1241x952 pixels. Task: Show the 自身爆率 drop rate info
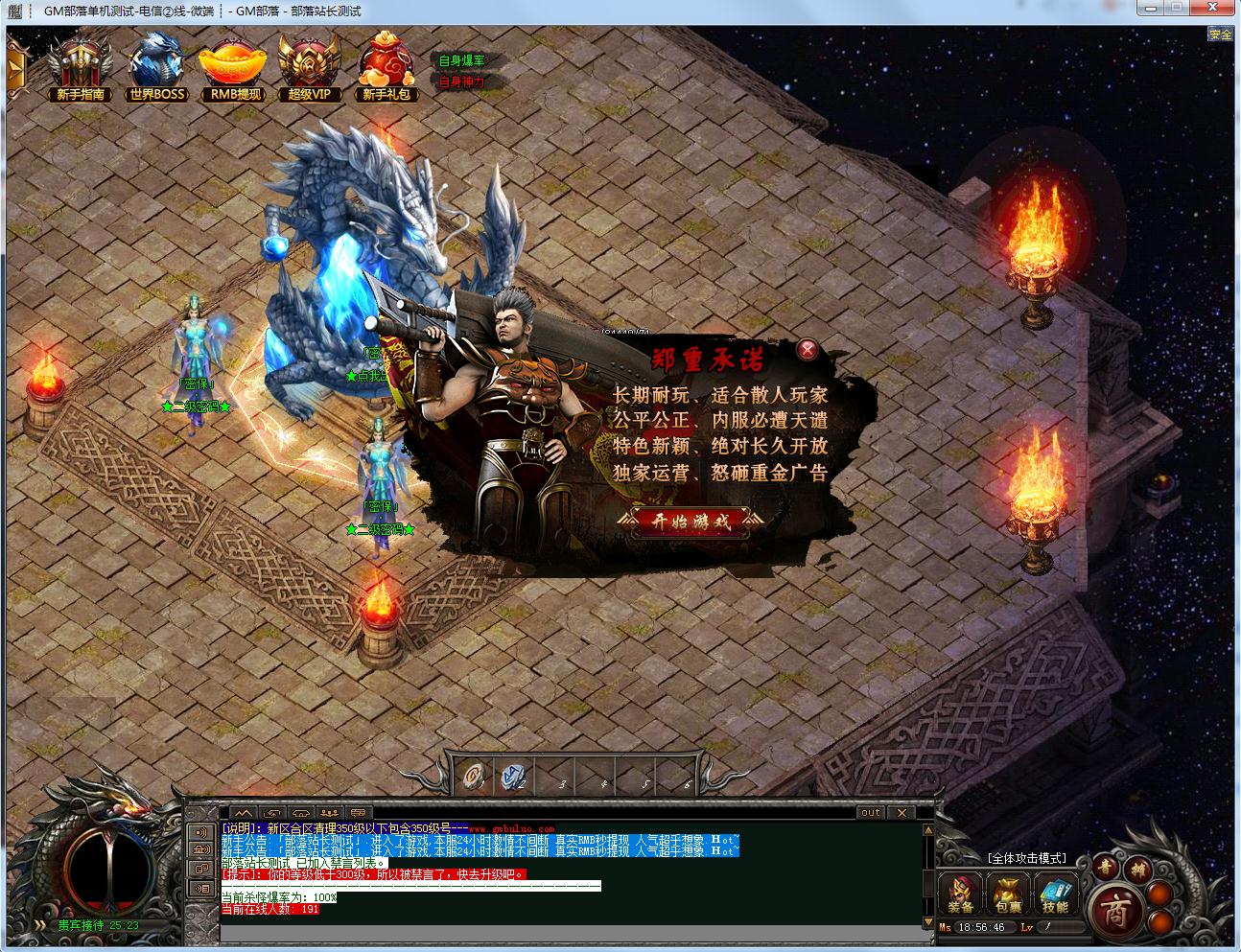point(461,60)
